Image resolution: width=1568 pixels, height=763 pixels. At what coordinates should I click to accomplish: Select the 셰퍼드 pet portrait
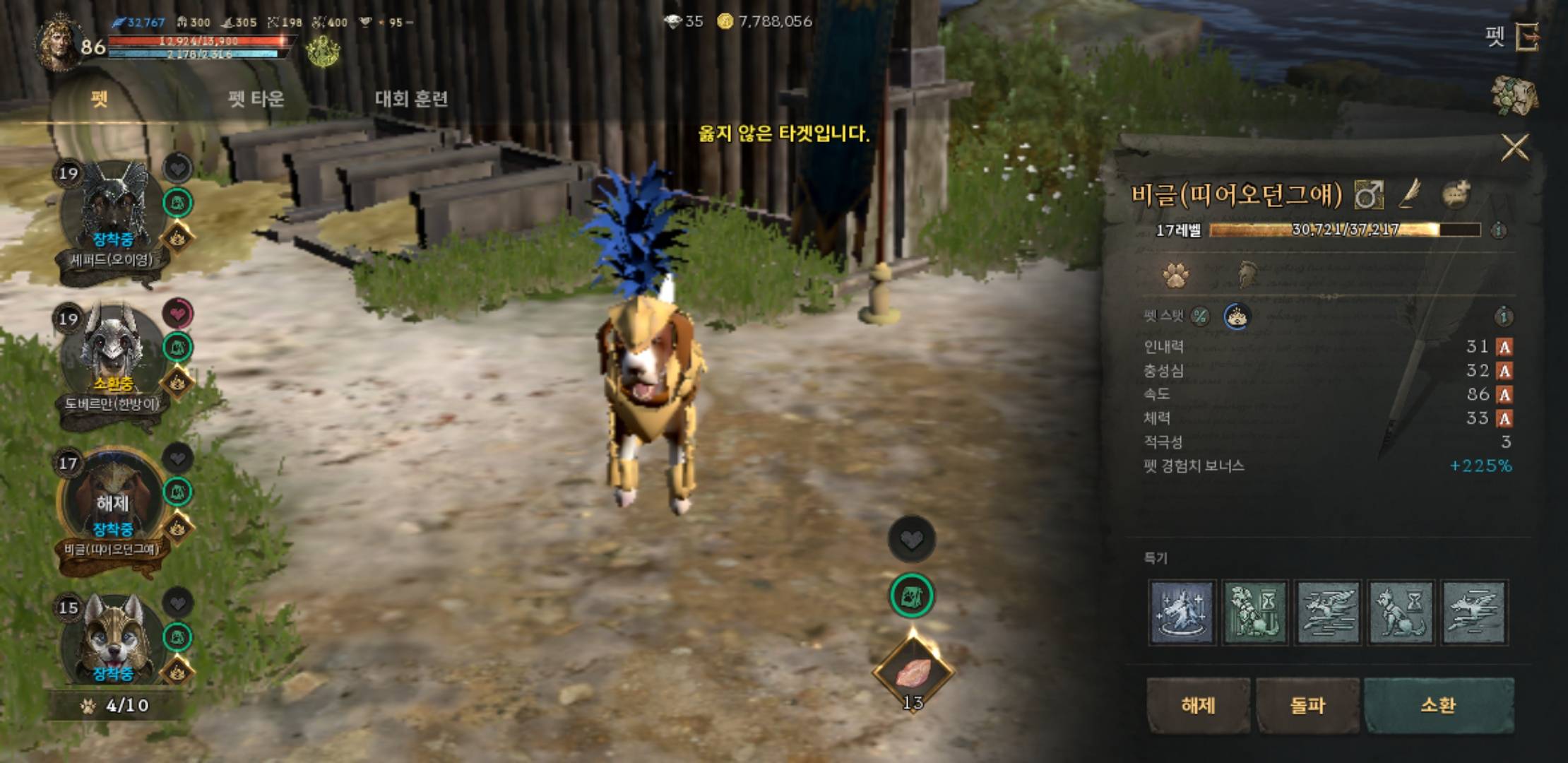pos(113,208)
